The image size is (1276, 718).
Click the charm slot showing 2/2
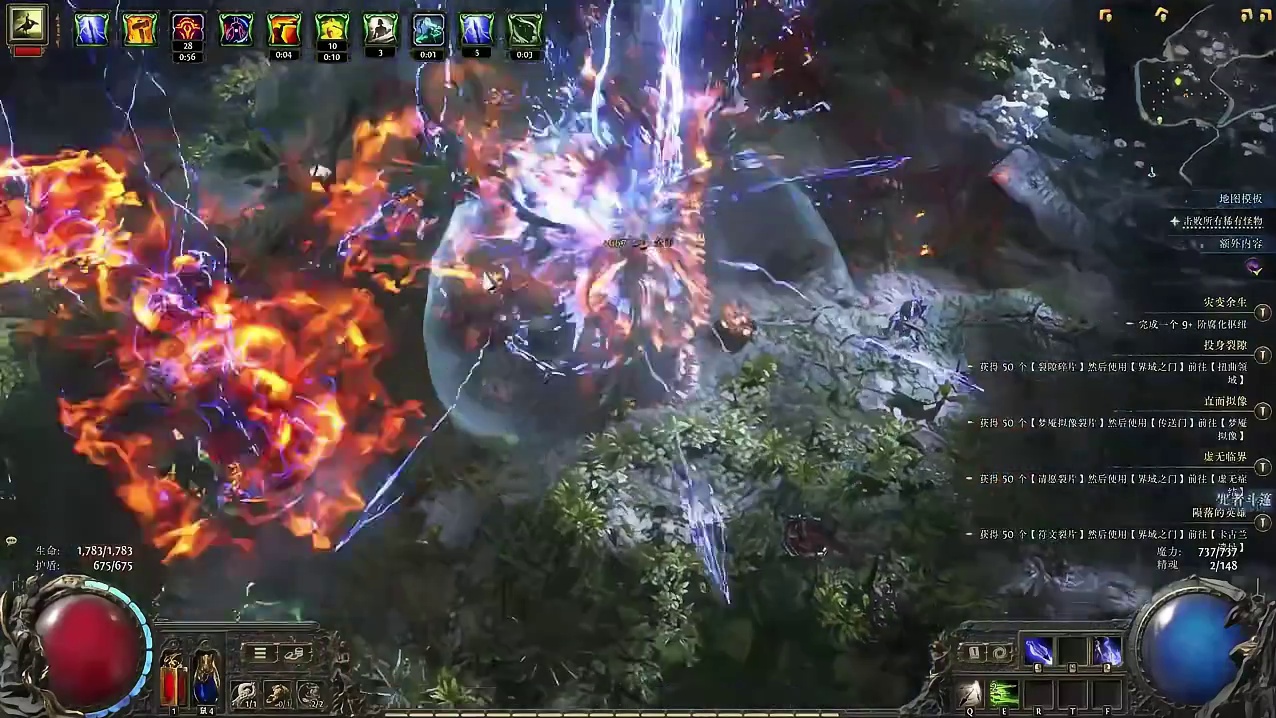(311, 693)
